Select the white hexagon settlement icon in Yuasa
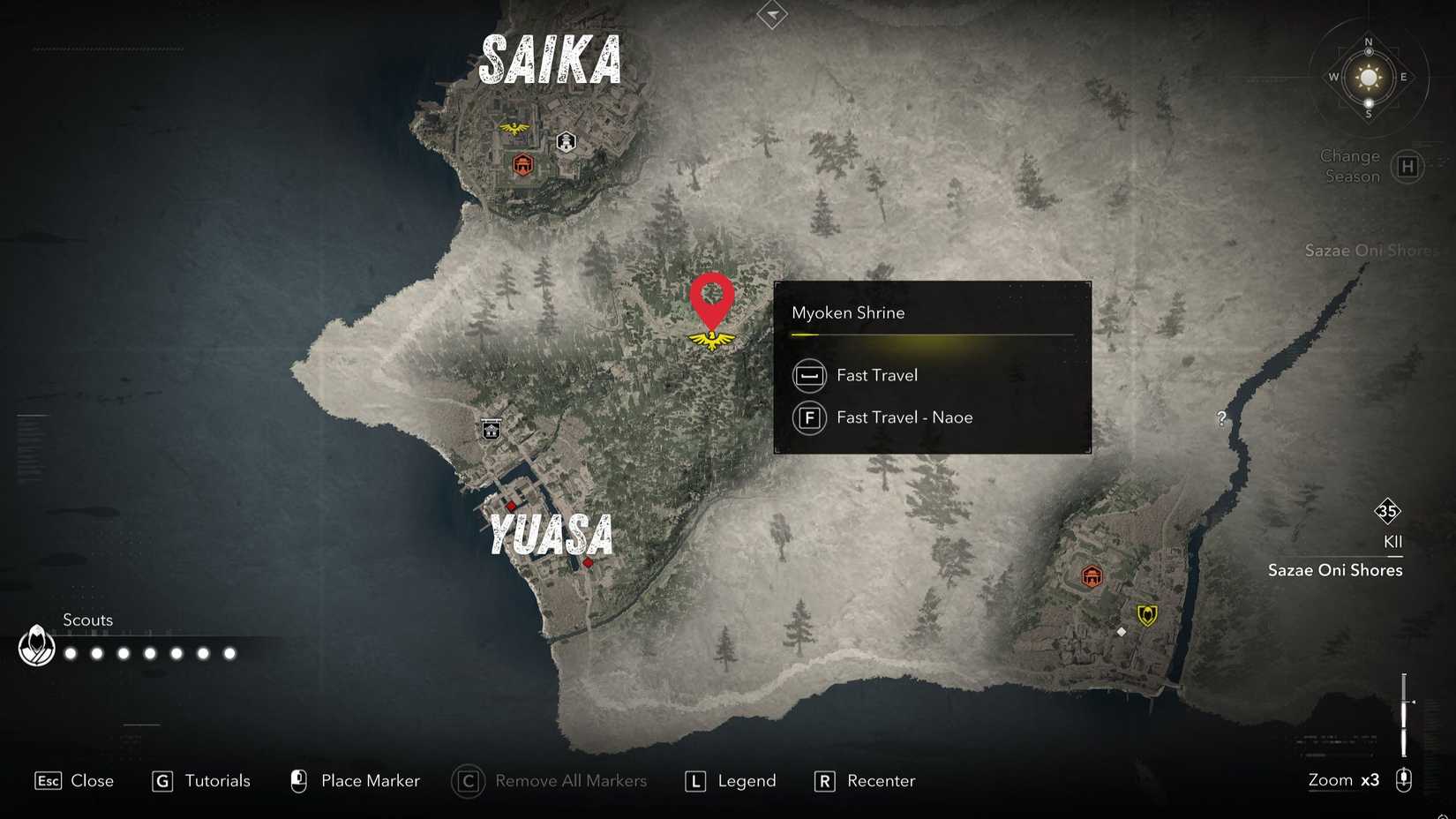This screenshot has height=819, width=1456. [x=492, y=430]
